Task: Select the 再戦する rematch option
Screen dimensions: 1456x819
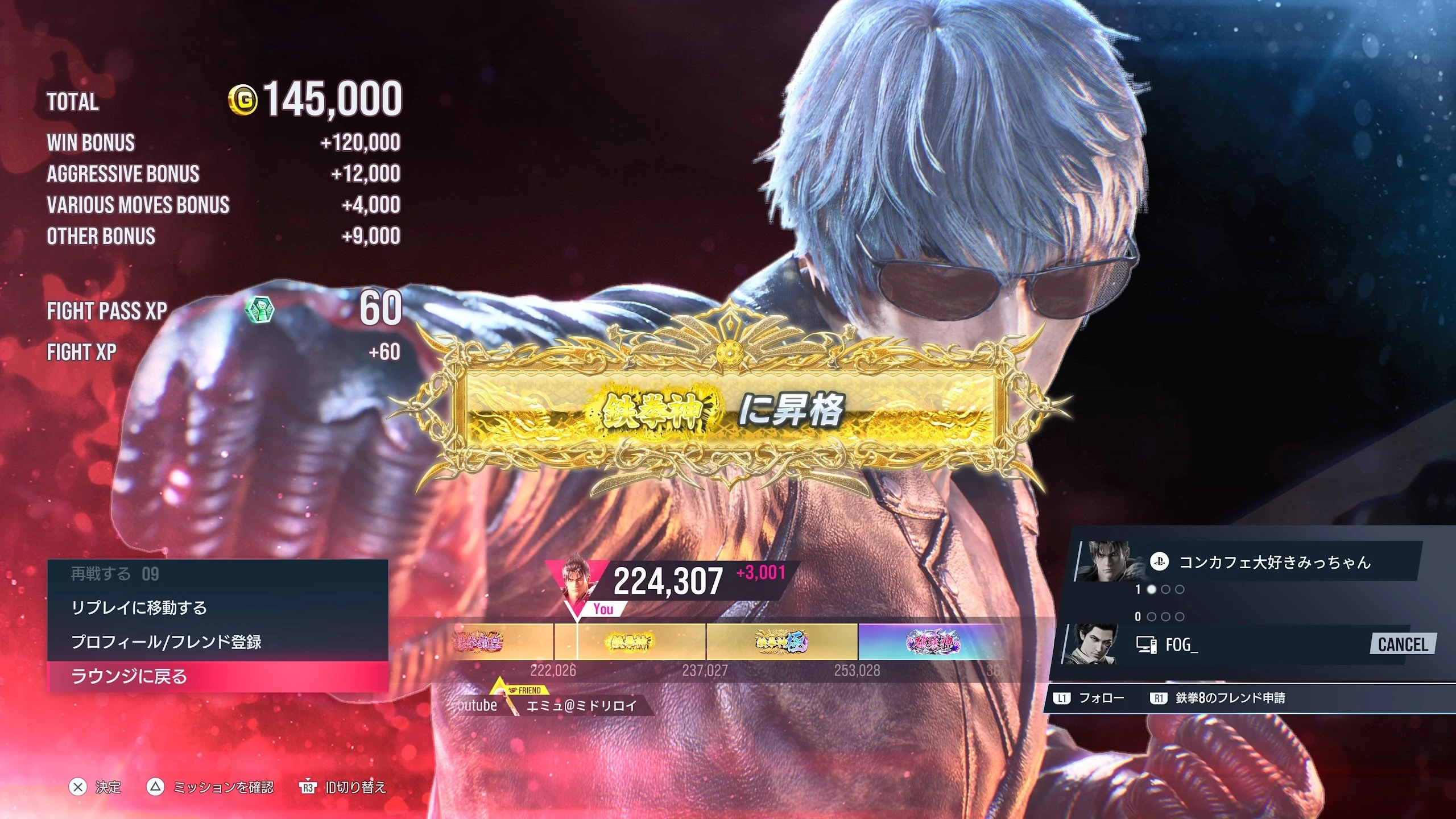Action: coord(216,574)
